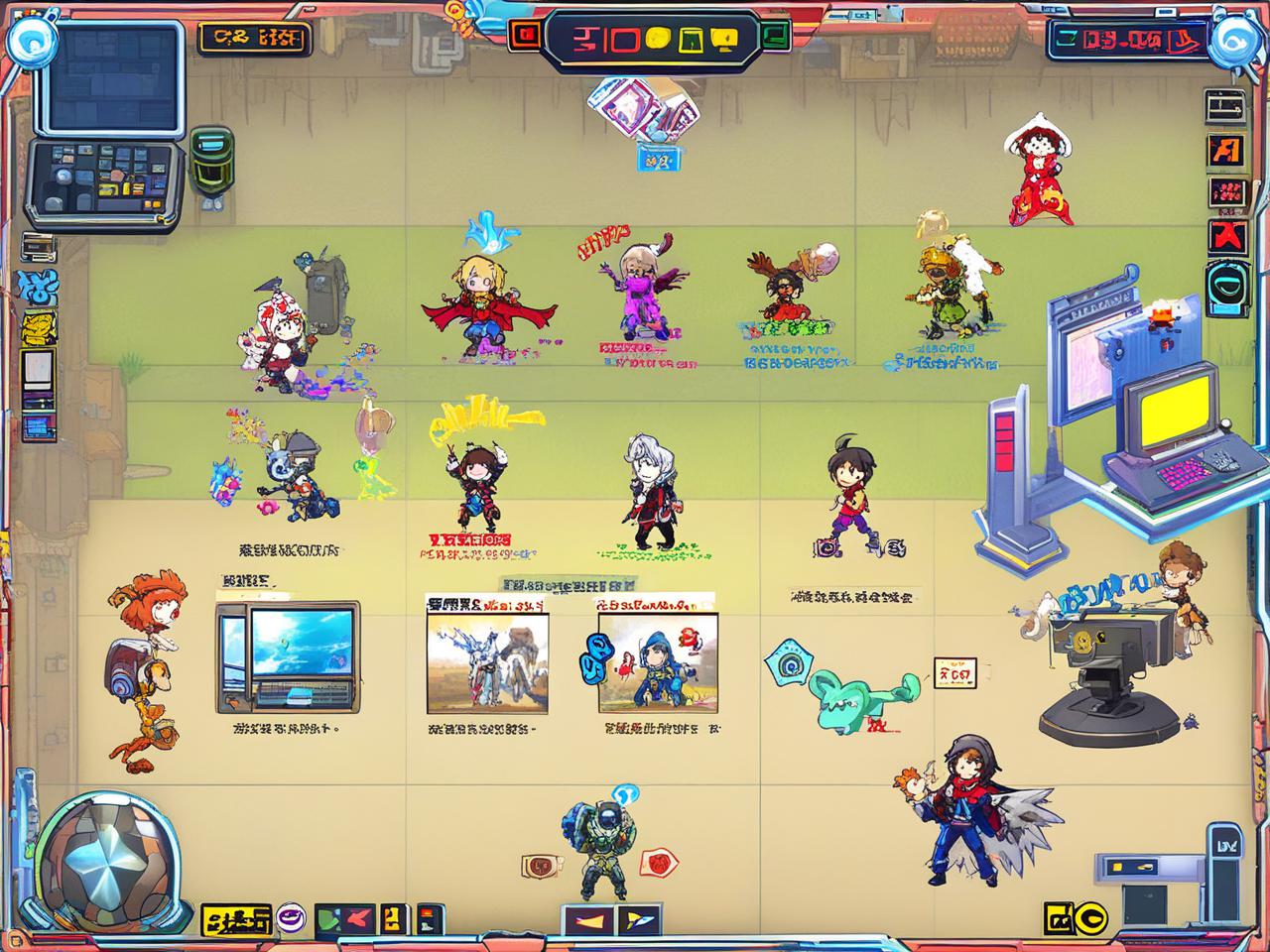Select the orange figure icon in the right sidebar
The height and width of the screenshot is (952, 1270).
(1226, 150)
